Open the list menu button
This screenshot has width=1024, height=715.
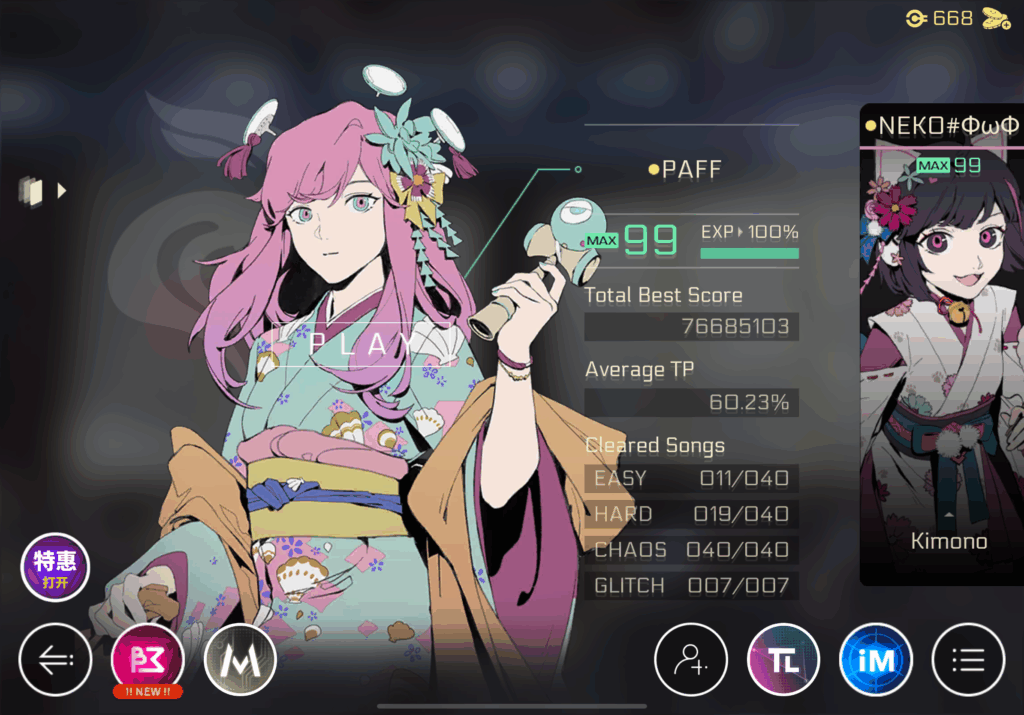coord(968,660)
